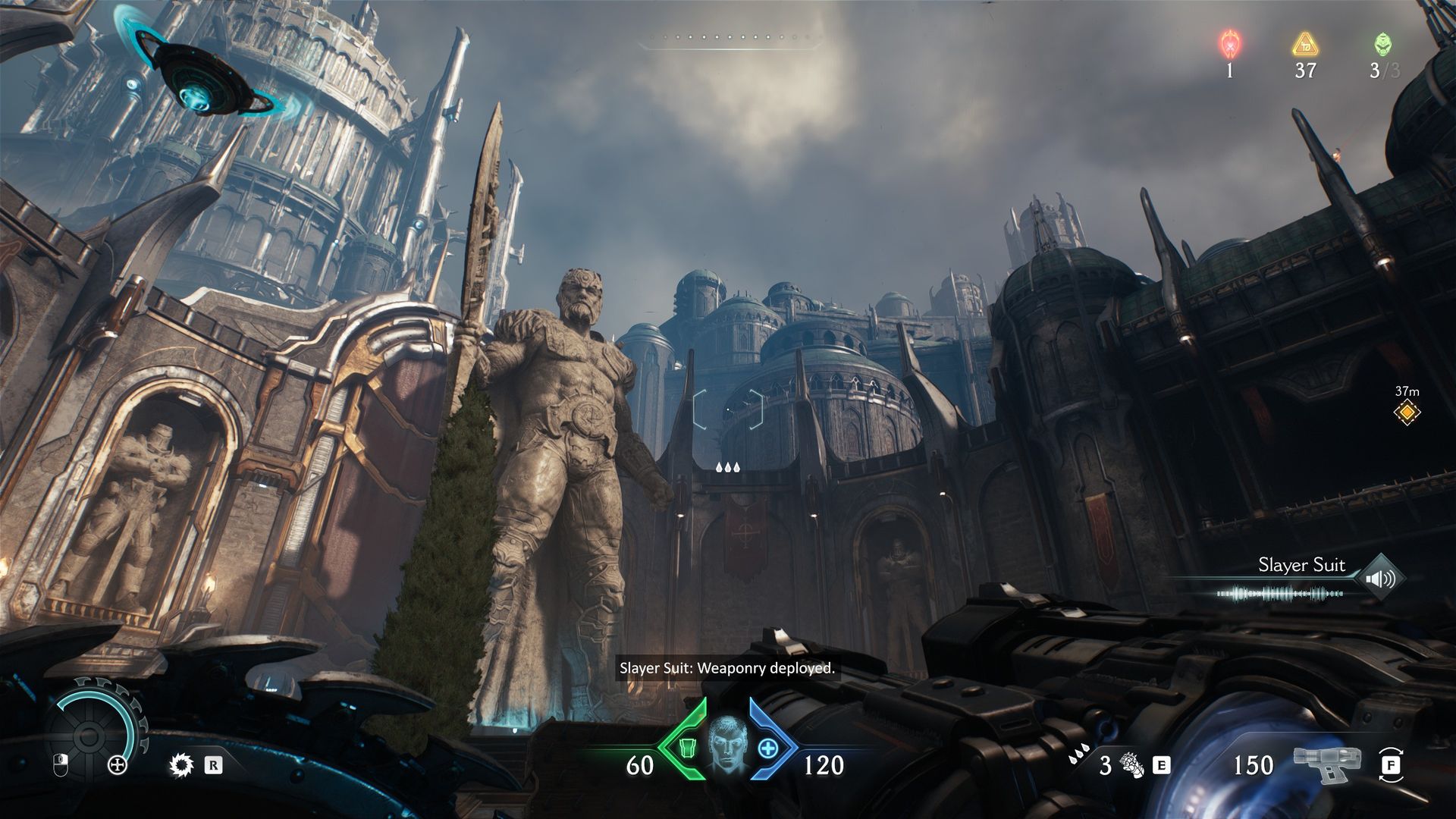Select the blue health cross icon
This screenshot has height=819, width=1456.
(x=768, y=749)
